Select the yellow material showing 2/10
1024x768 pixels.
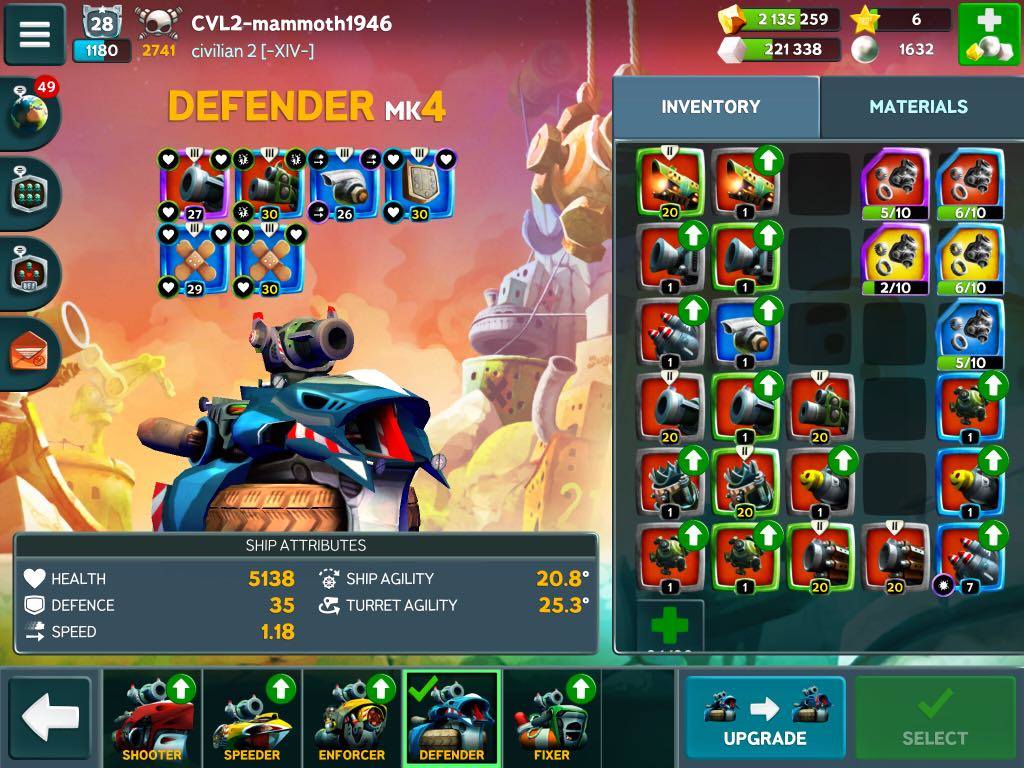895,258
